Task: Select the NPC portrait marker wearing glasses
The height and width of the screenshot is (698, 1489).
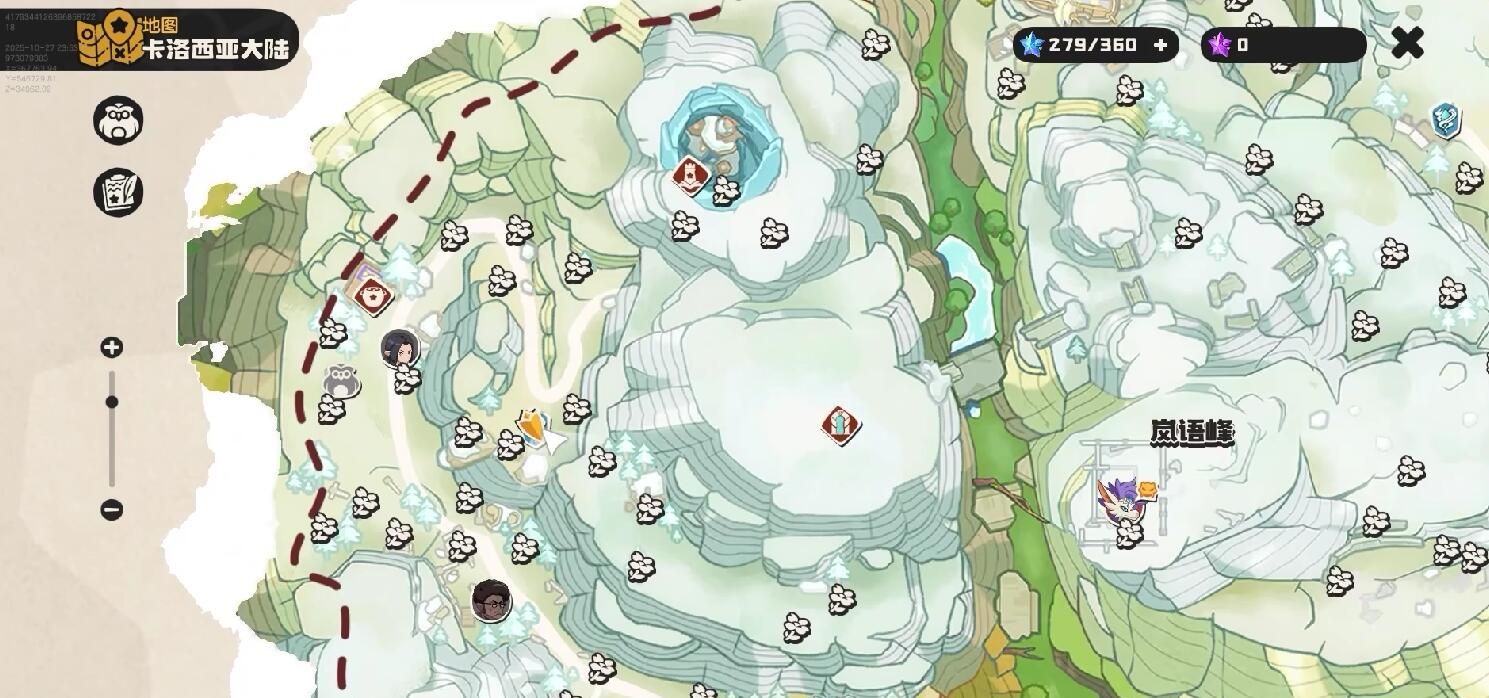Action: tap(492, 600)
